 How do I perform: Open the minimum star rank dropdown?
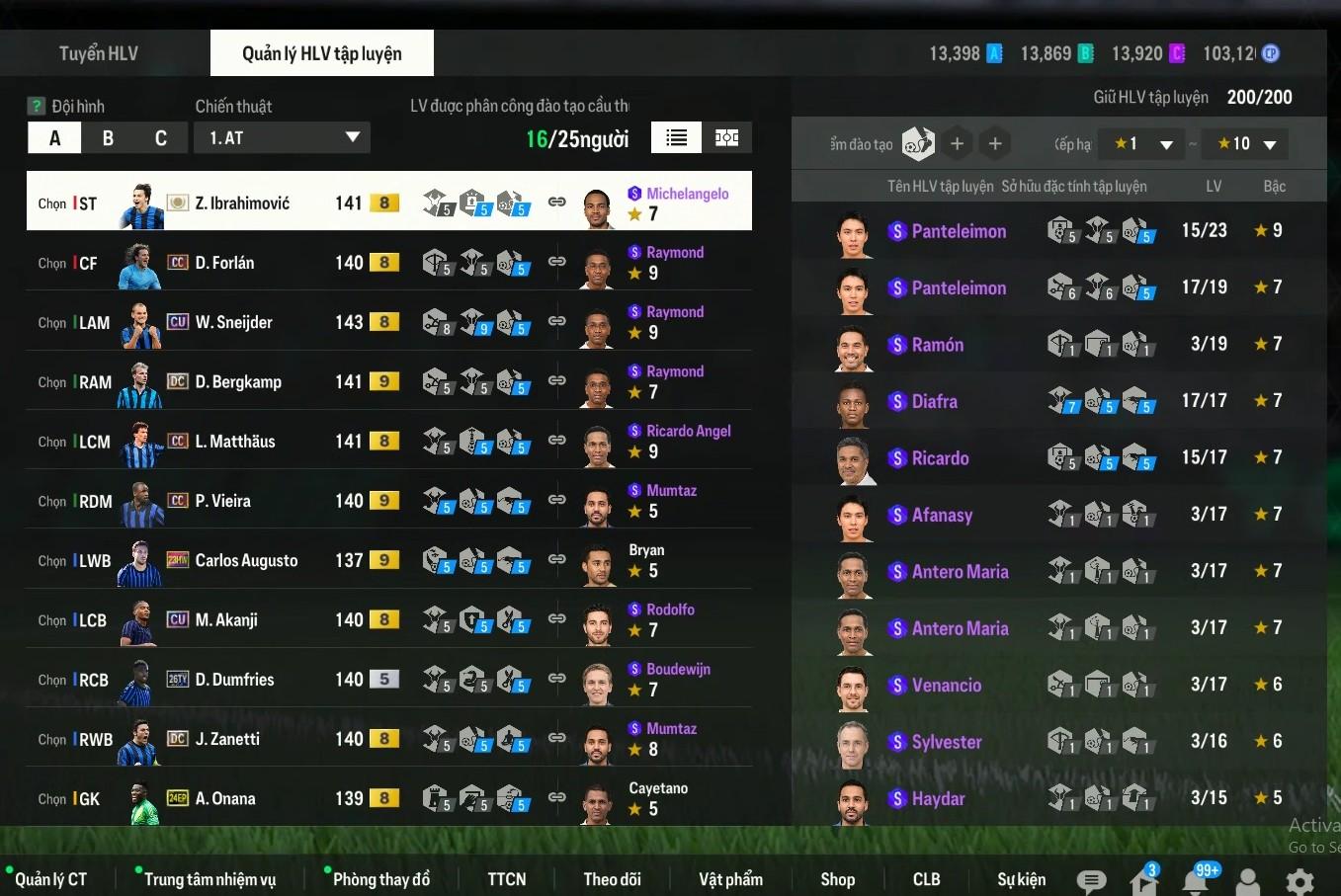coord(1143,144)
